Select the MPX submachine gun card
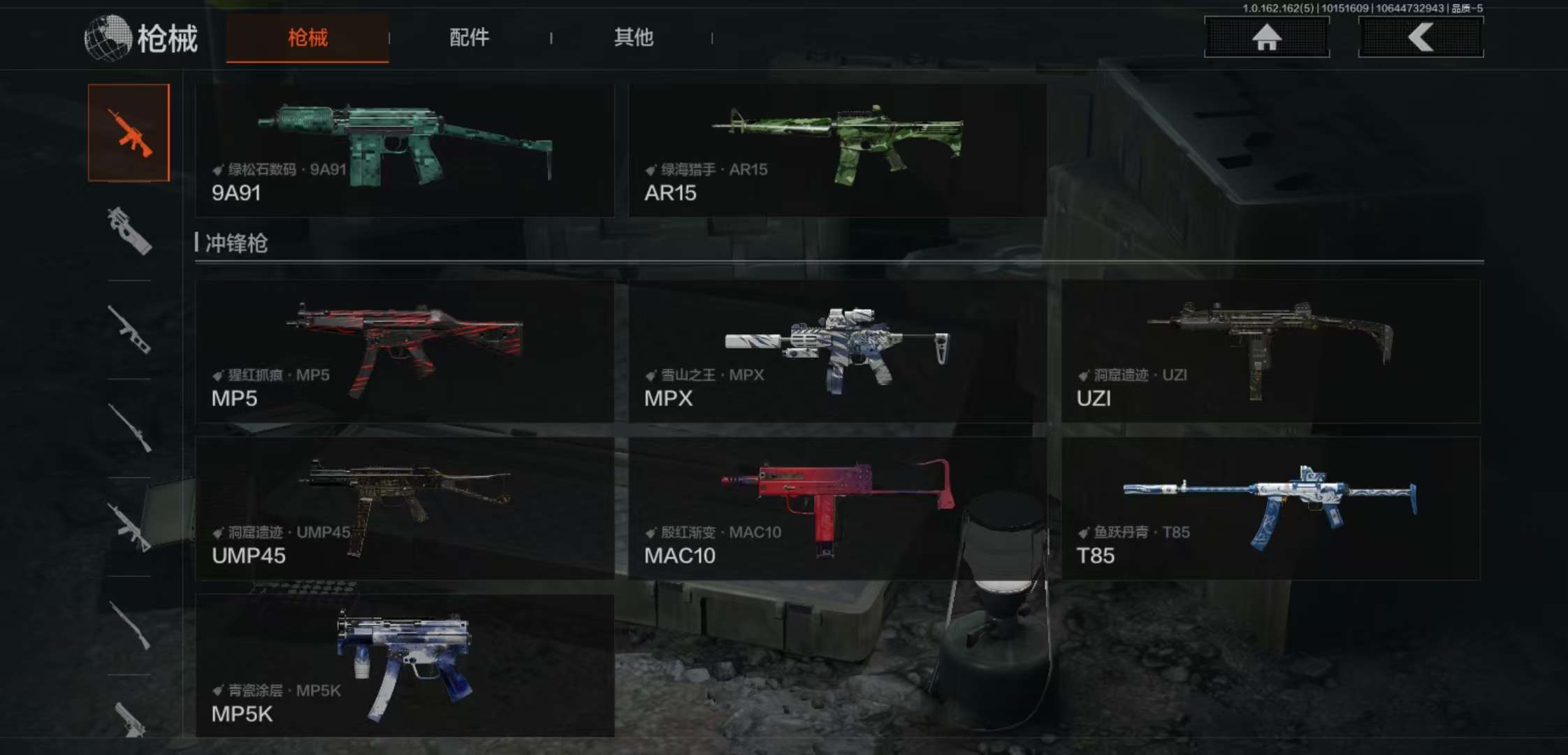Screen dimensions: 1568x755 pyautogui.click(x=837, y=351)
